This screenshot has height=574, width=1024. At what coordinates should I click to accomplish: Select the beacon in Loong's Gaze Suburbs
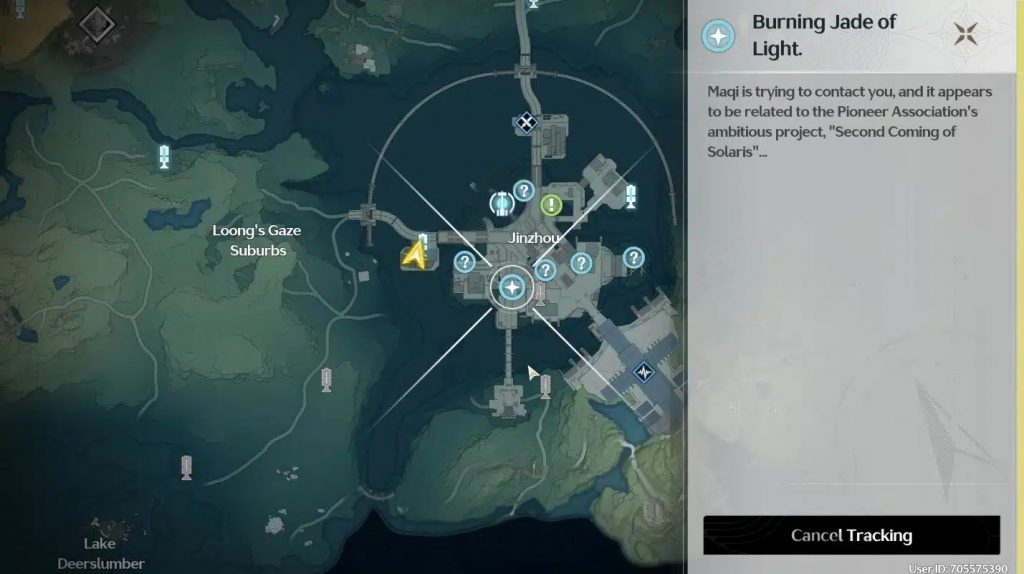coord(165,156)
